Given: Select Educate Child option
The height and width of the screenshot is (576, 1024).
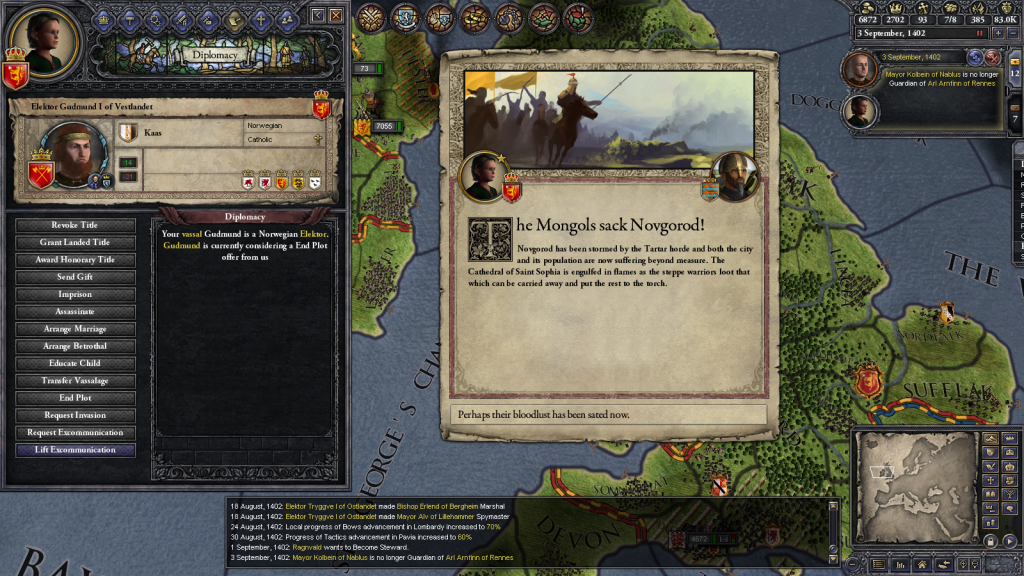Looking at the screenshot, I should point(75,363).
